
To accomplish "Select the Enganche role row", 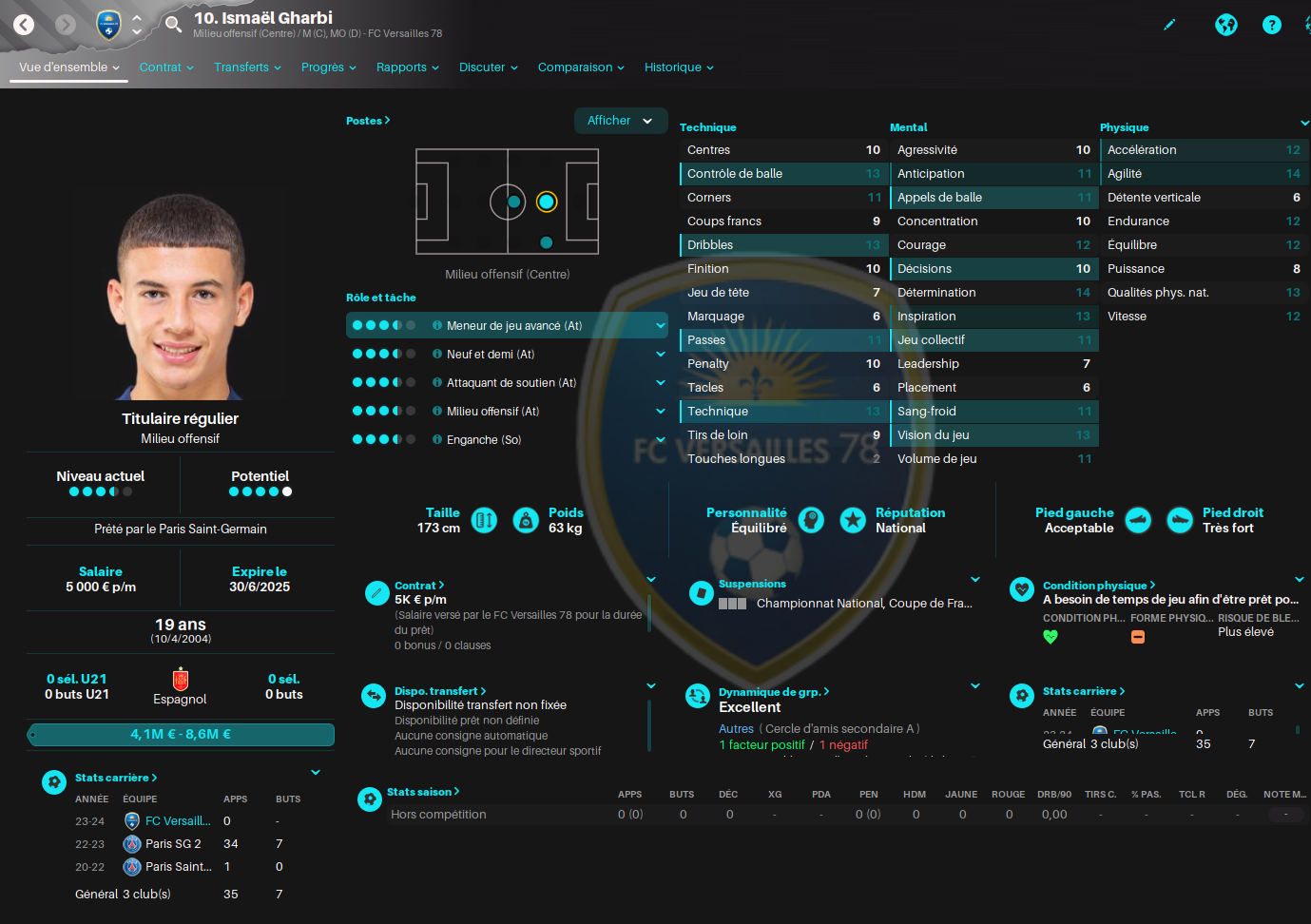I will point(484,439).
